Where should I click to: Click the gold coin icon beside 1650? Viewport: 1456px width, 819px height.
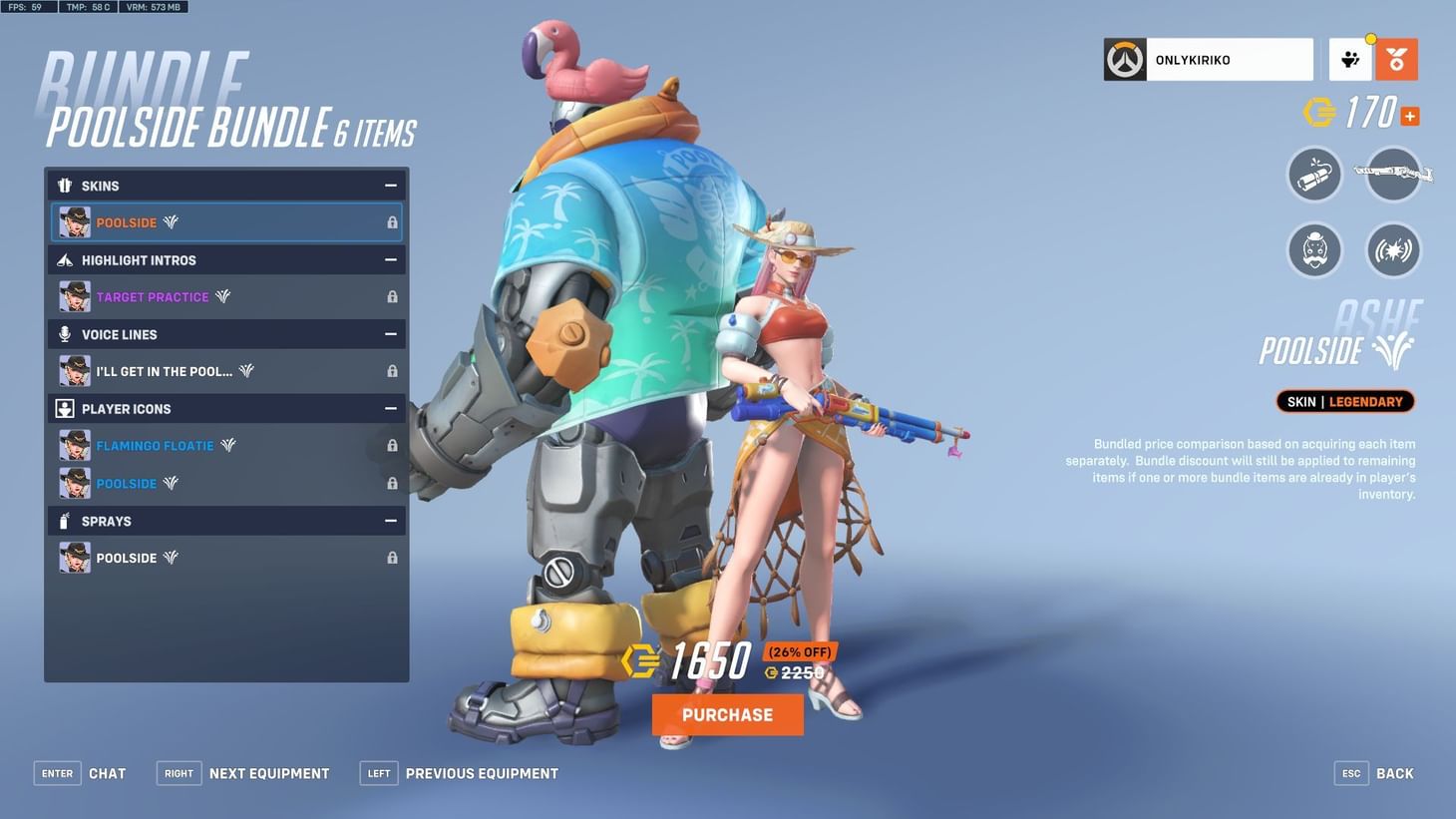(639, 659)
